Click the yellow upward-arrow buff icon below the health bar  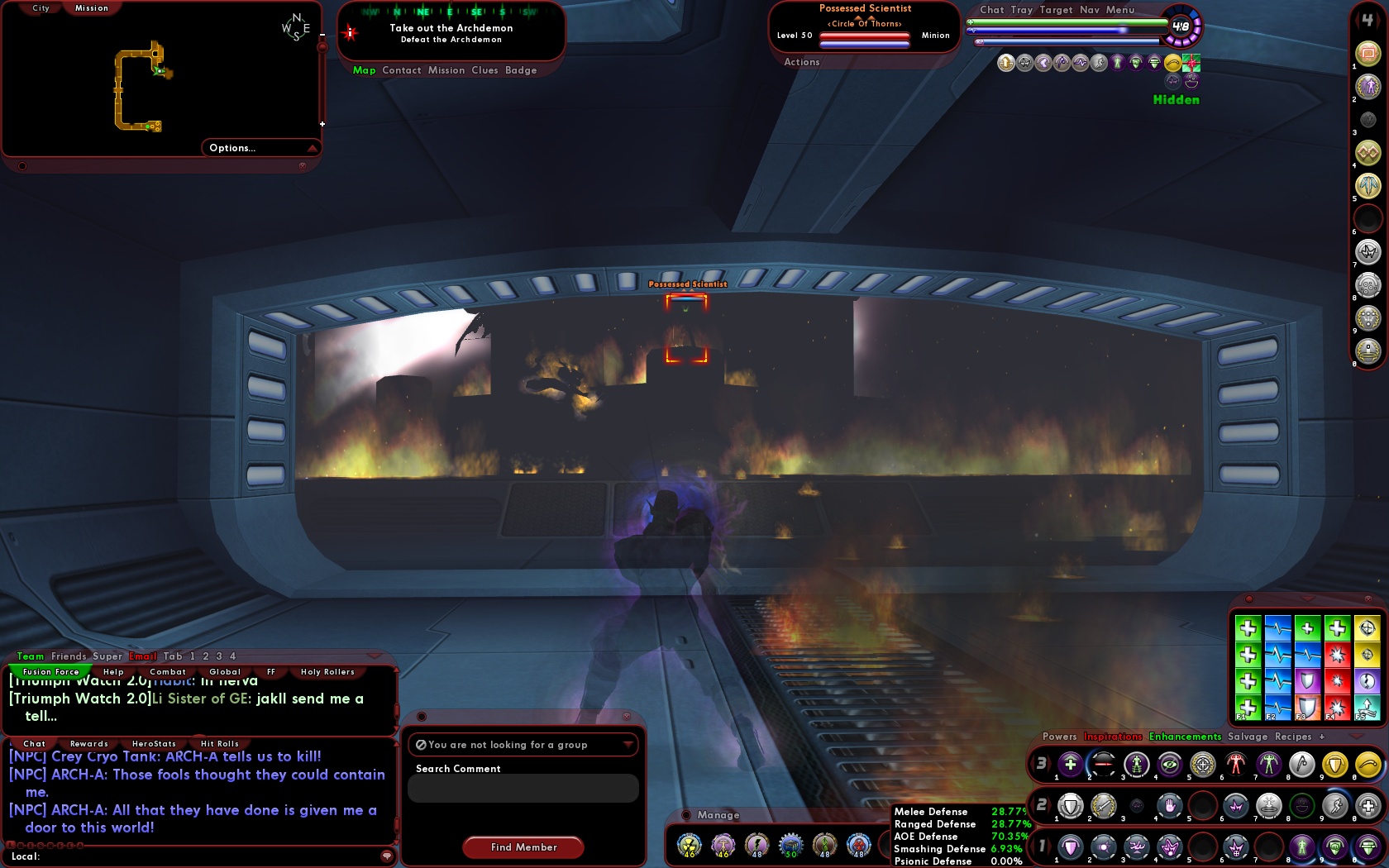1005,62
